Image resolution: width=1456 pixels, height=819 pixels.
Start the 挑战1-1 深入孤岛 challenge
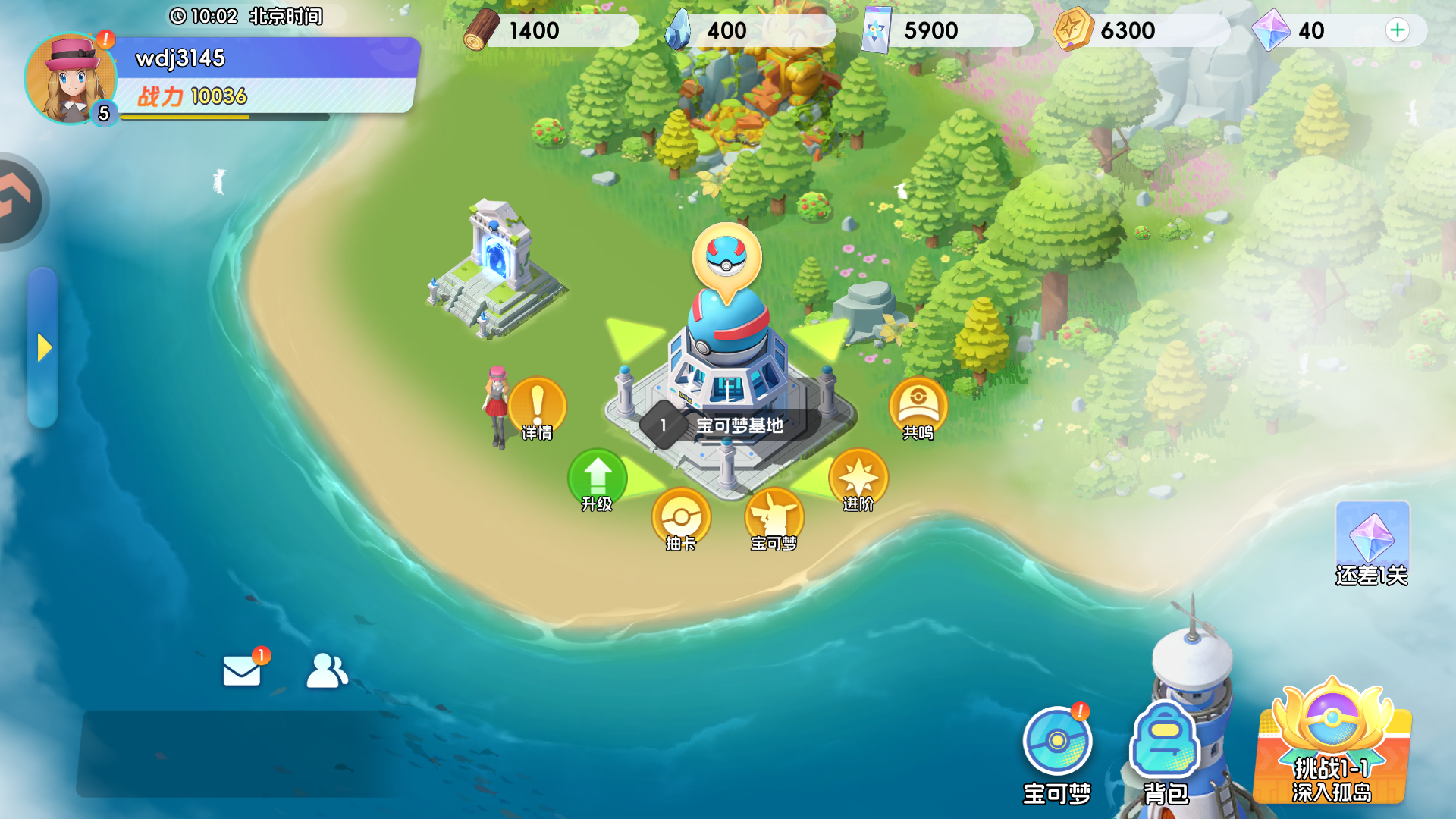click(x=1332, y=745)
